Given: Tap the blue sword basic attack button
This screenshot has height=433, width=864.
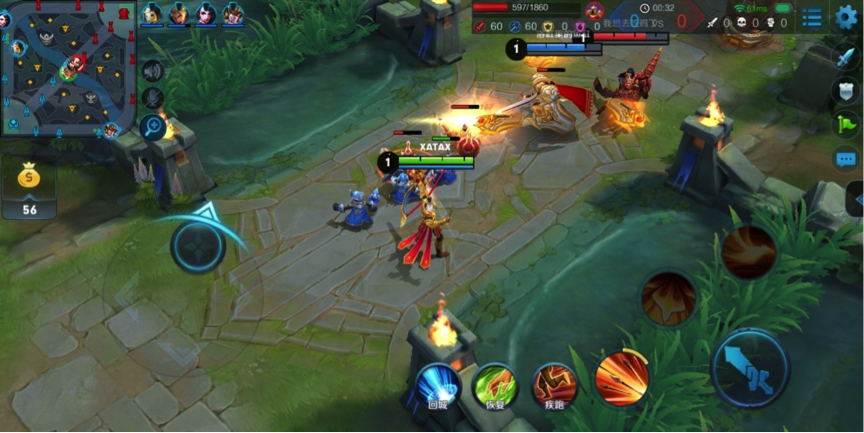Looking at the screenshot, I should pos(750,366).
